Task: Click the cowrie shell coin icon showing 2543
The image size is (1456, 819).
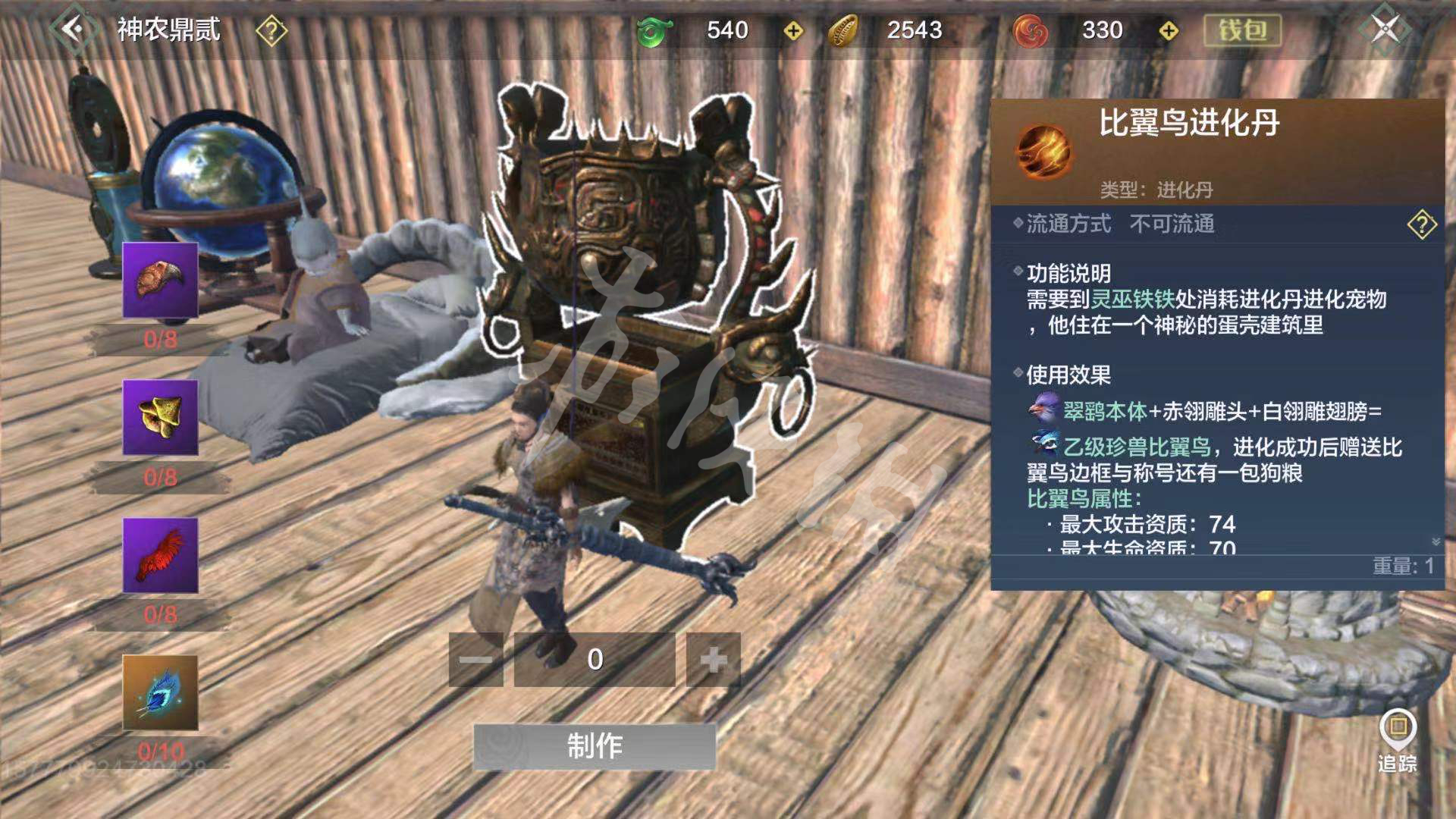Action: point(844,31)
